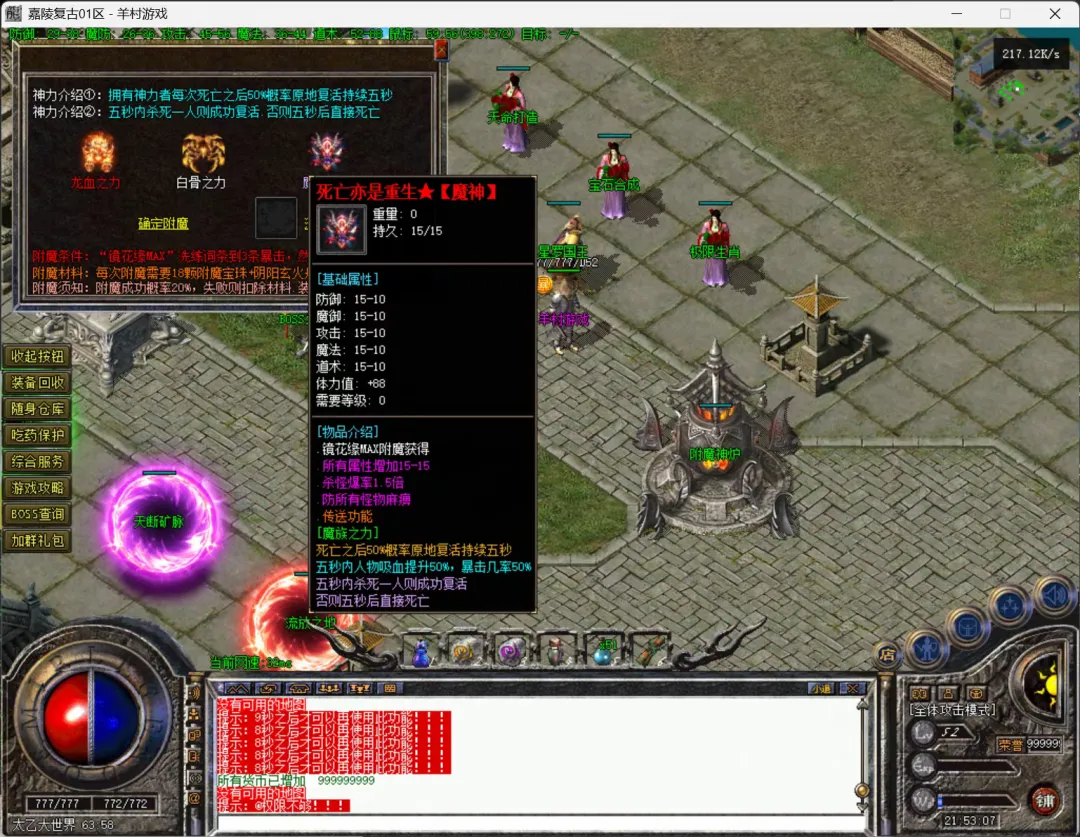Image resolution: width=1080 pixels, height=837 pixels.
Task: Open 吃药保护 potion protection settings
Action: 37,435
